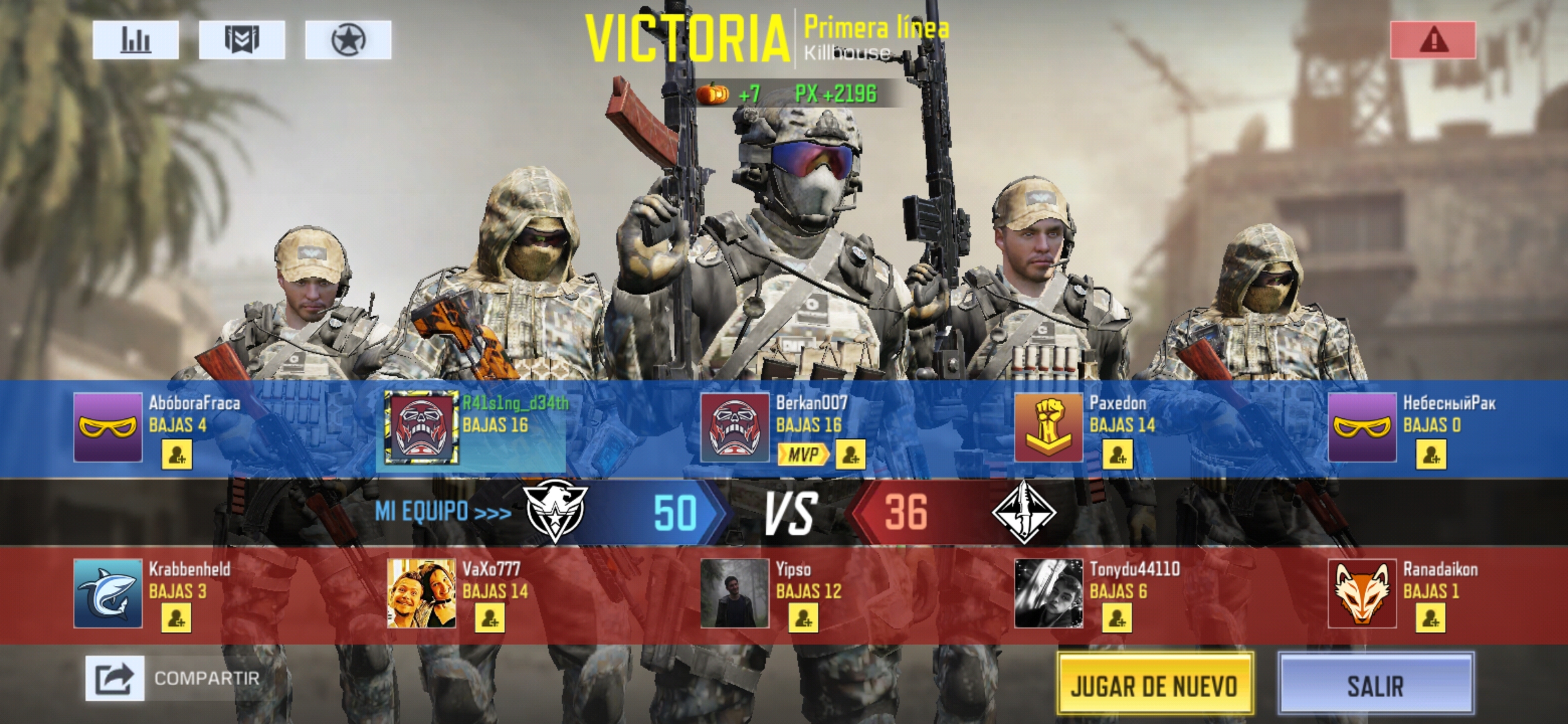Play again with Jugar de Nuevo
Image resolution: width=1568 pixels, height=724 pixels.
click(x=1155, y=684)
